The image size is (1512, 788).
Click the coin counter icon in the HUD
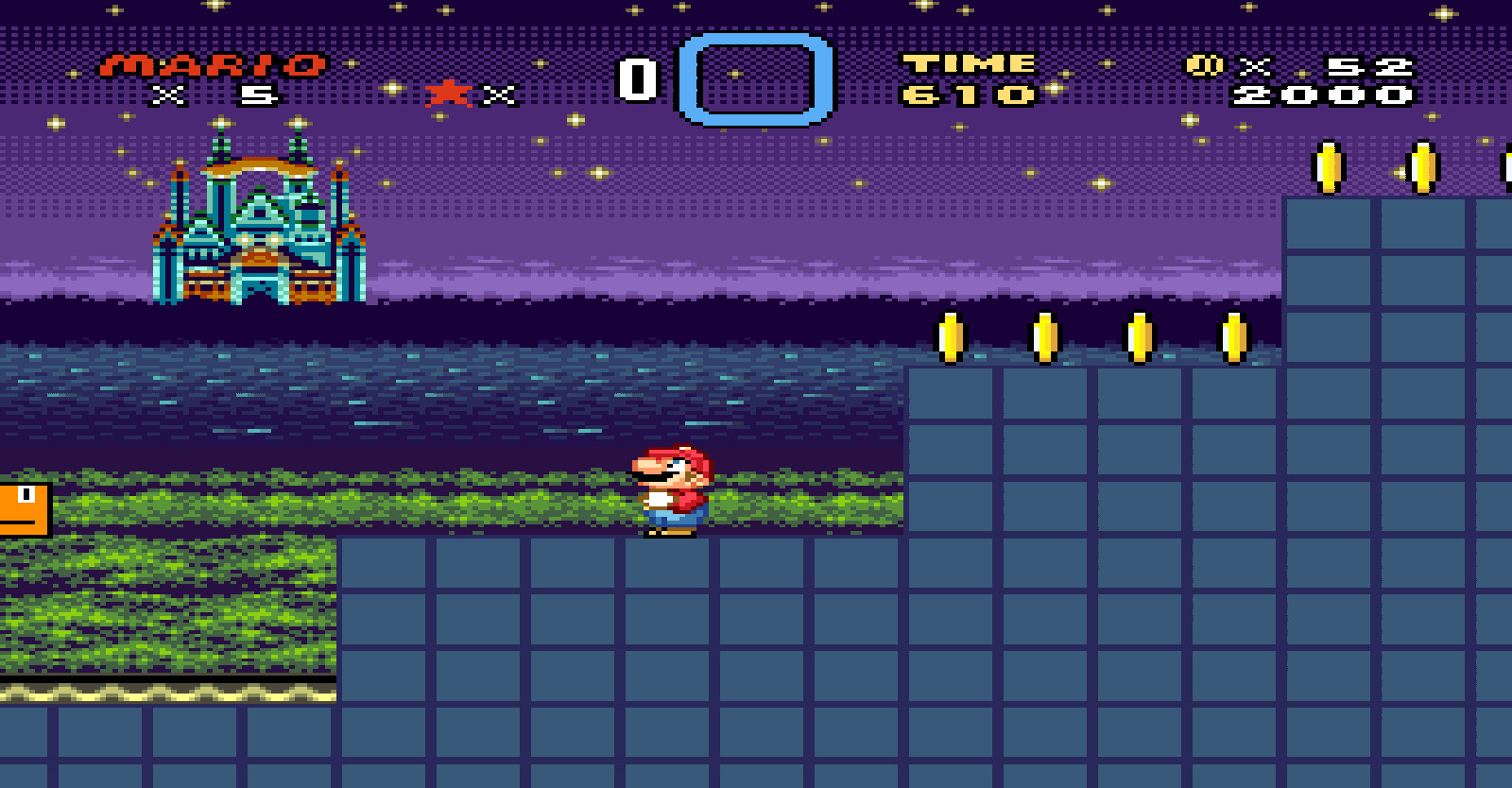click(1202, 66)
